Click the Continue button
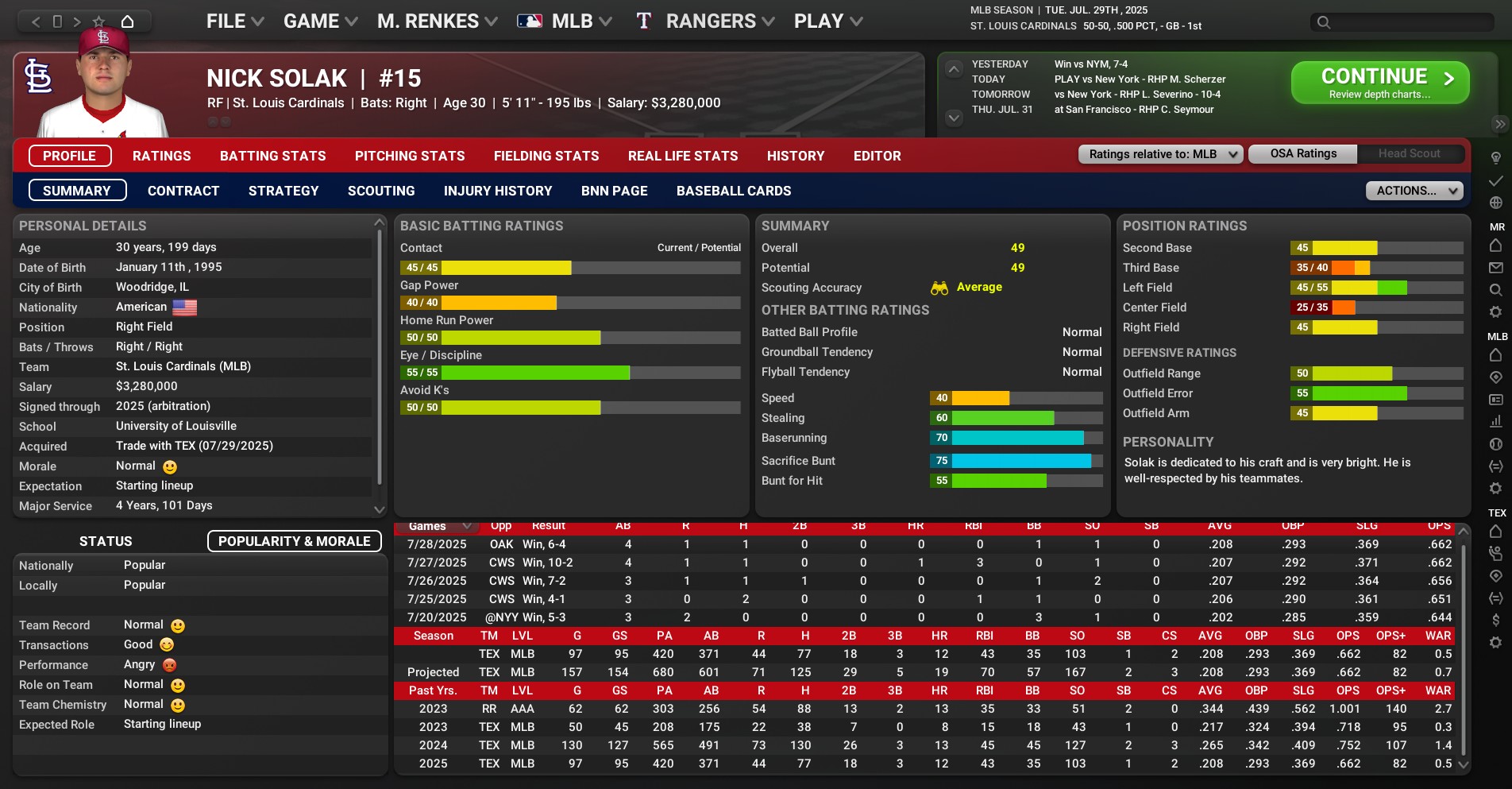 pos(1379,83)
